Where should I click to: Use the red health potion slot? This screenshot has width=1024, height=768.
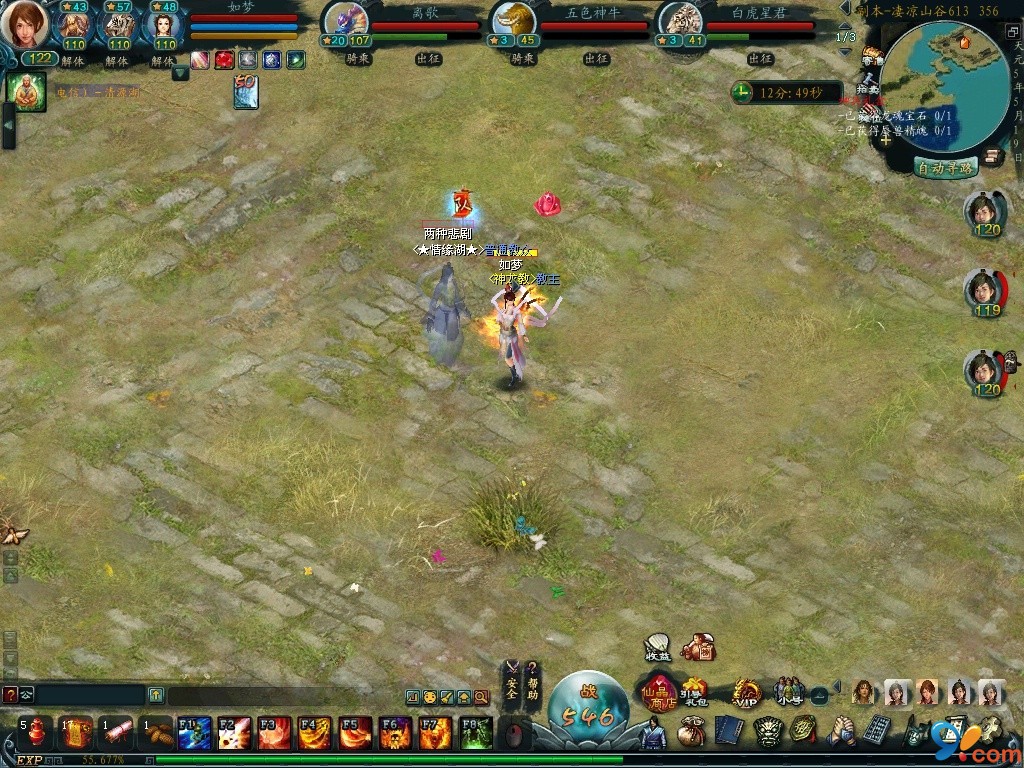point(36,733)
